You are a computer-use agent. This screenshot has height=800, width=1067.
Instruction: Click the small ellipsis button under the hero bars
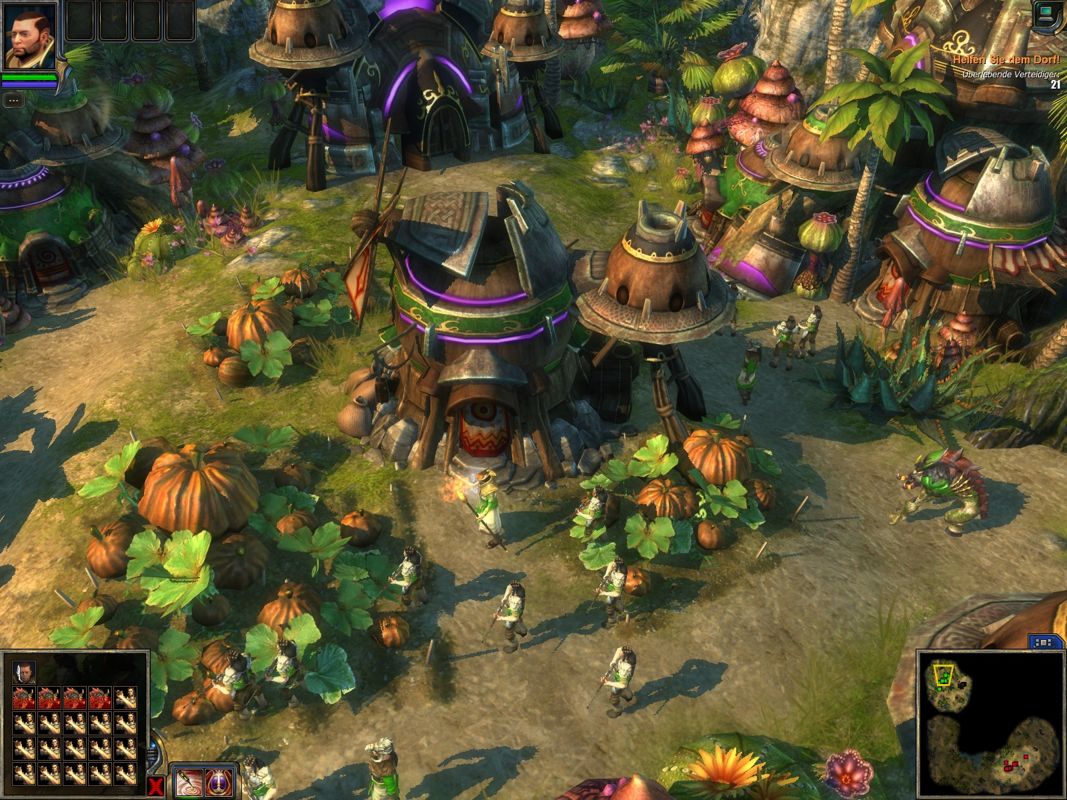coord(13,100)
